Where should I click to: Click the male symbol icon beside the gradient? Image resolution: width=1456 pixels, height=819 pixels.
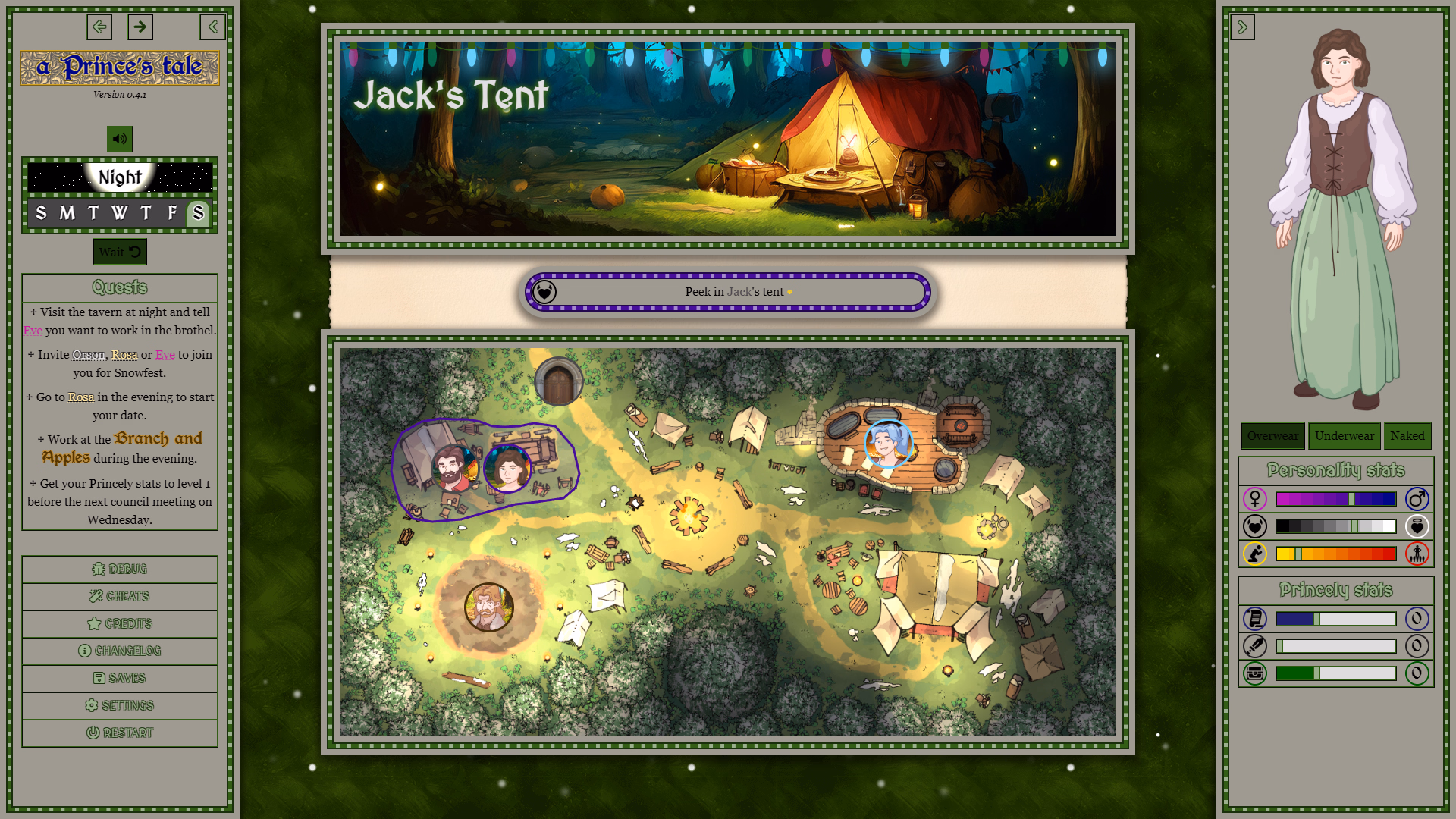[x=1417, y=499]
